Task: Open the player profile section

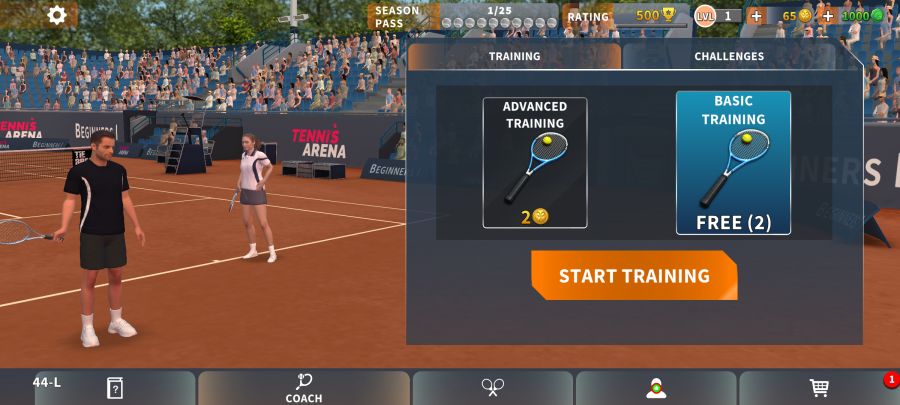Action: pyautogui.click(x=656, y=388)
